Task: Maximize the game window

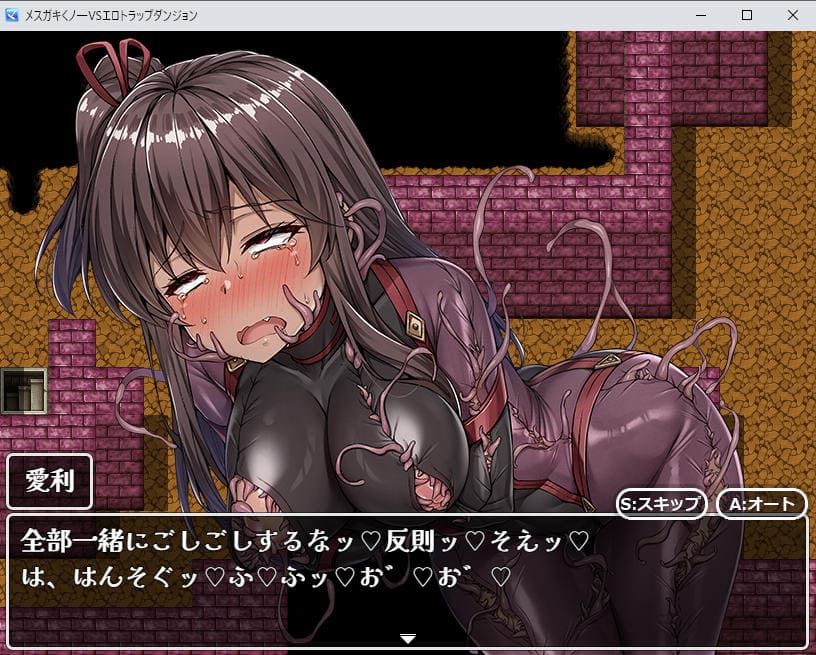Action: click(x=746, y=15)
